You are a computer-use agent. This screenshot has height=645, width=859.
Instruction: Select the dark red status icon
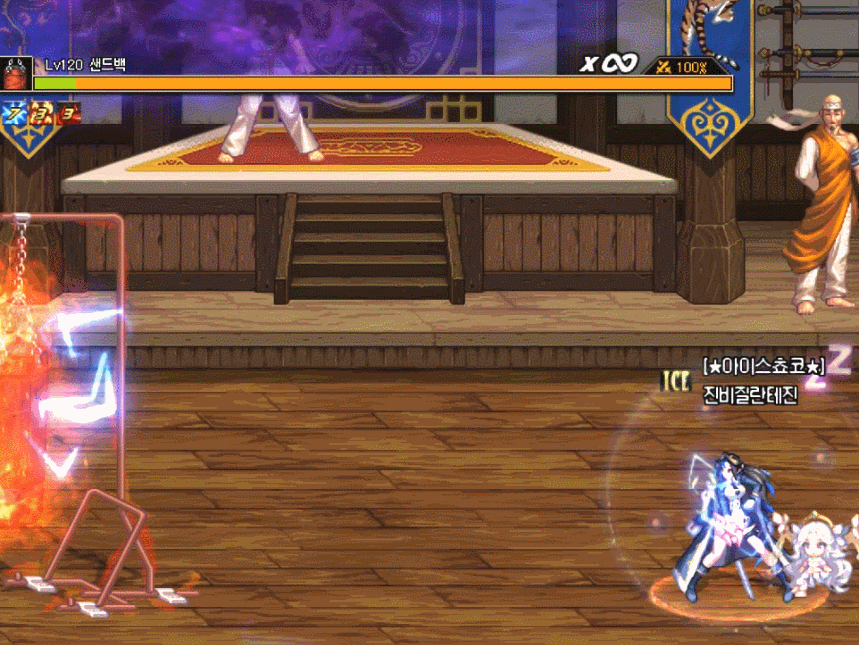click(x=69, y=114)
